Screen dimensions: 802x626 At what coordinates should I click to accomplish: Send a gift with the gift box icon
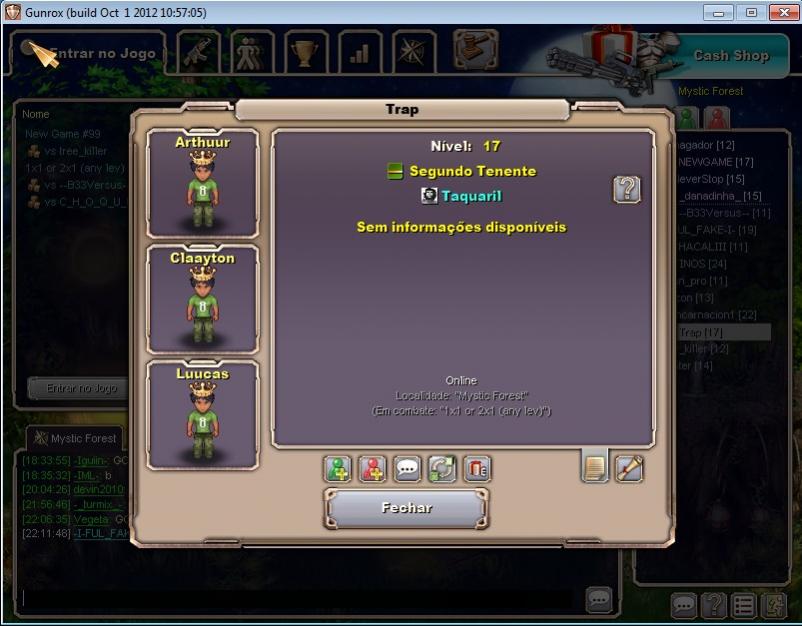click(477, 468)
